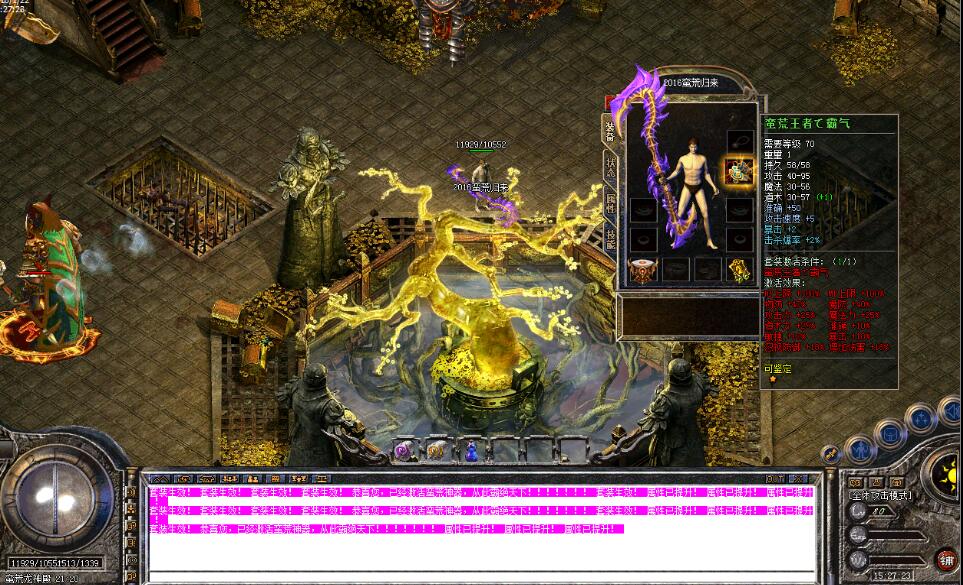Toggle the 全体攻击模式 attack mode label
The image size is (963, 585).
(880, 495)
